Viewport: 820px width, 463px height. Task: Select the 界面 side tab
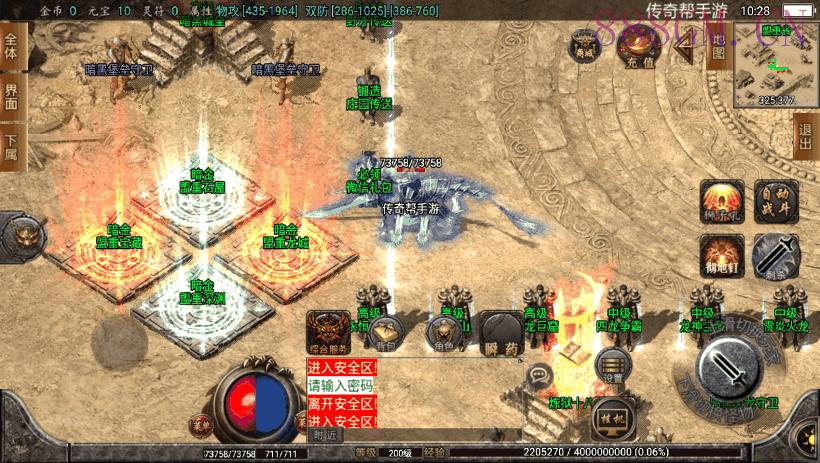(x=11, y=98)
